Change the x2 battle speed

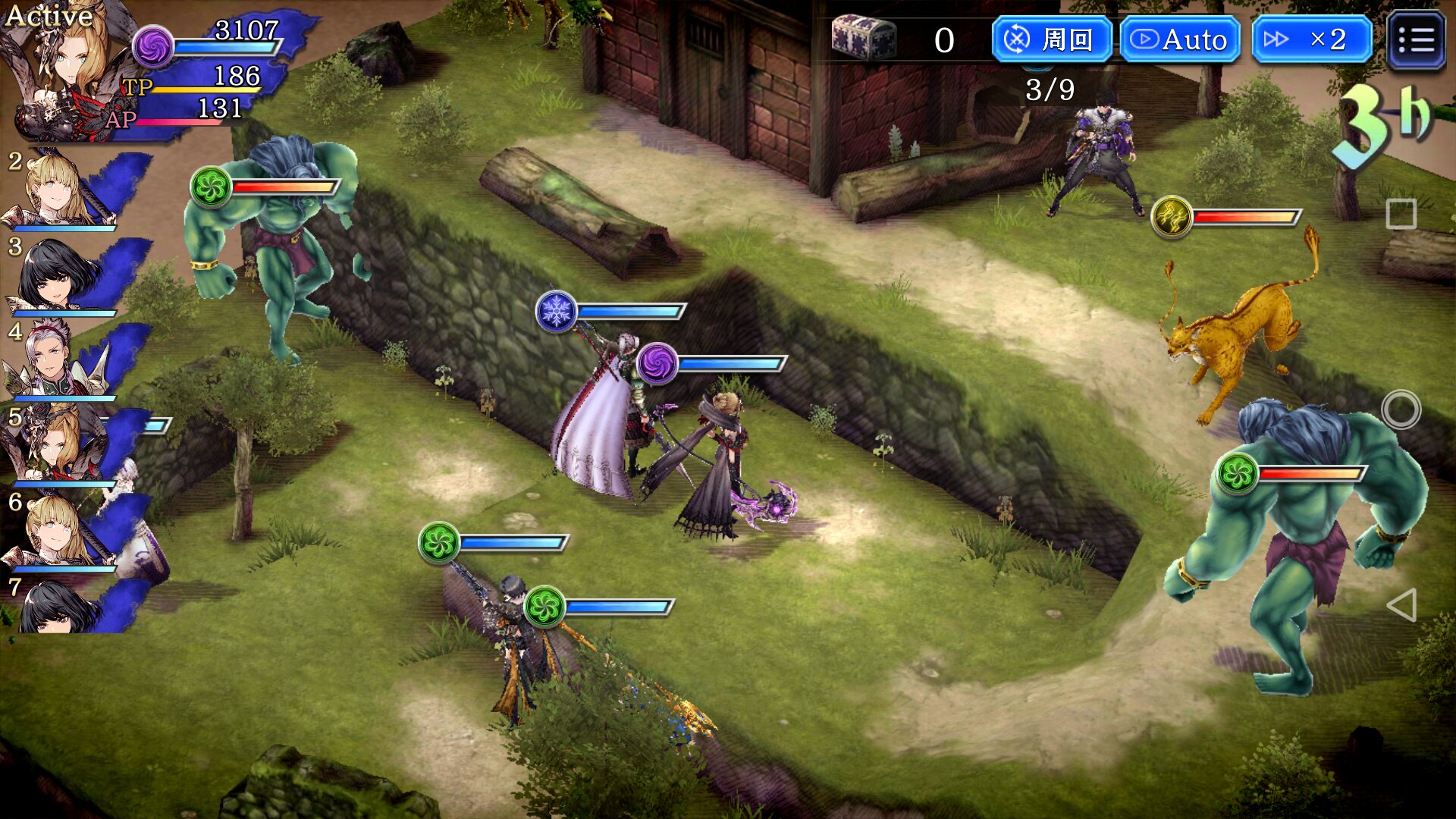[x=1312, y=39]
